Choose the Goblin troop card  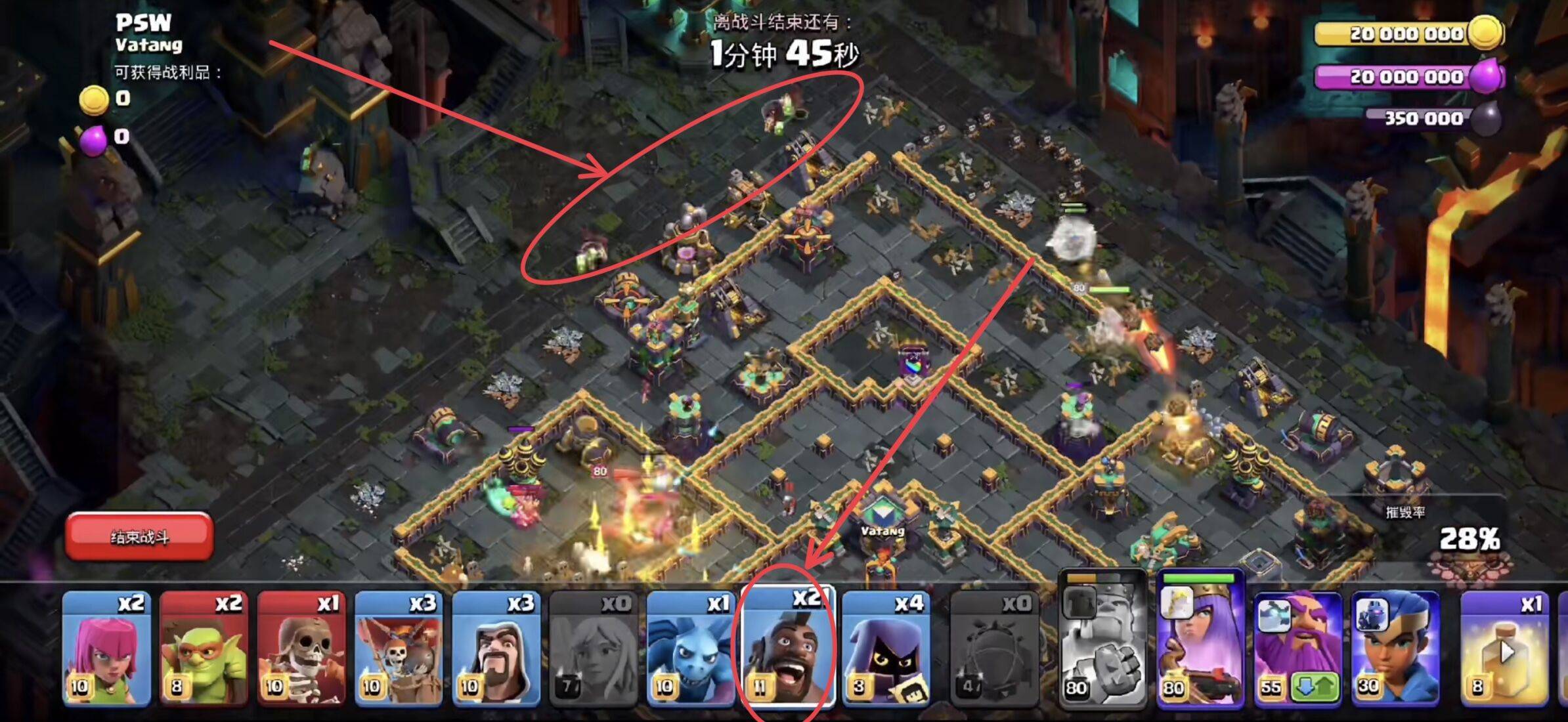point(204,648)
